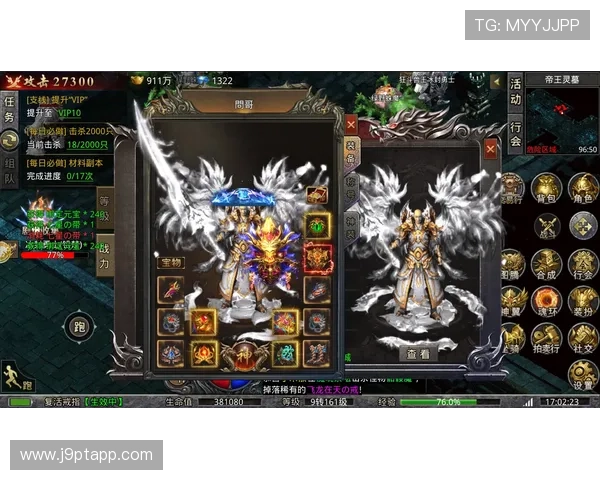Viewport: 600px width, 480px height.
Task: Close the right-hand preview panel
Action: pos(490,149)
